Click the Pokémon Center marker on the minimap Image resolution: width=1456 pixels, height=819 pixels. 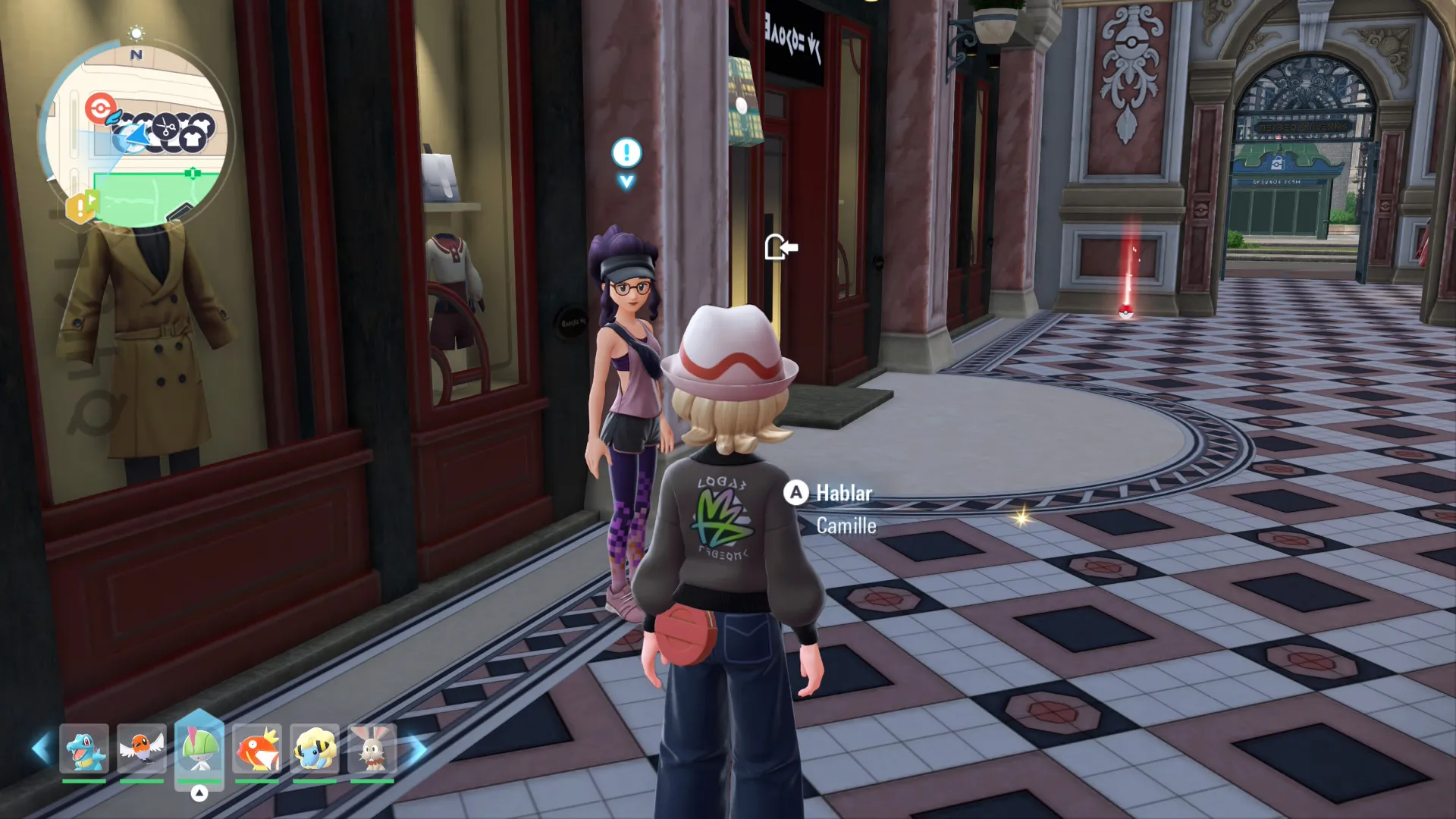[99, 108]
